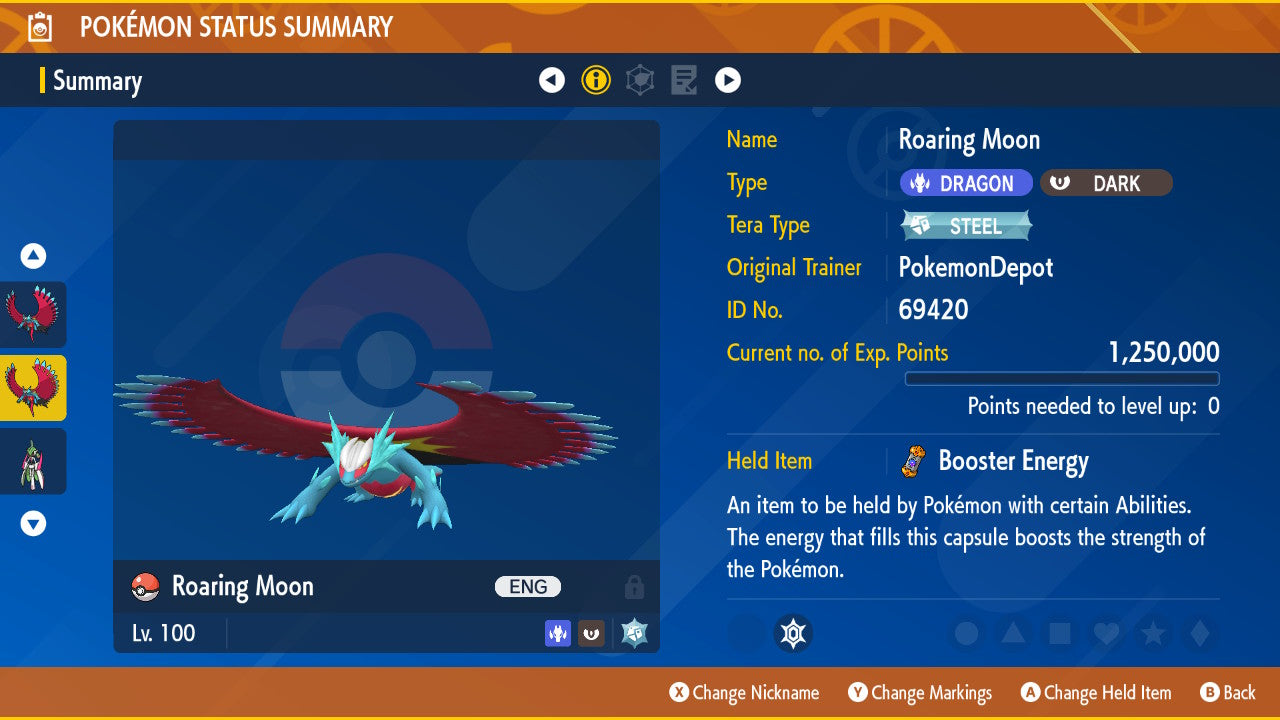Click the white star-shaped mark icon

click(x=793, y=634)
